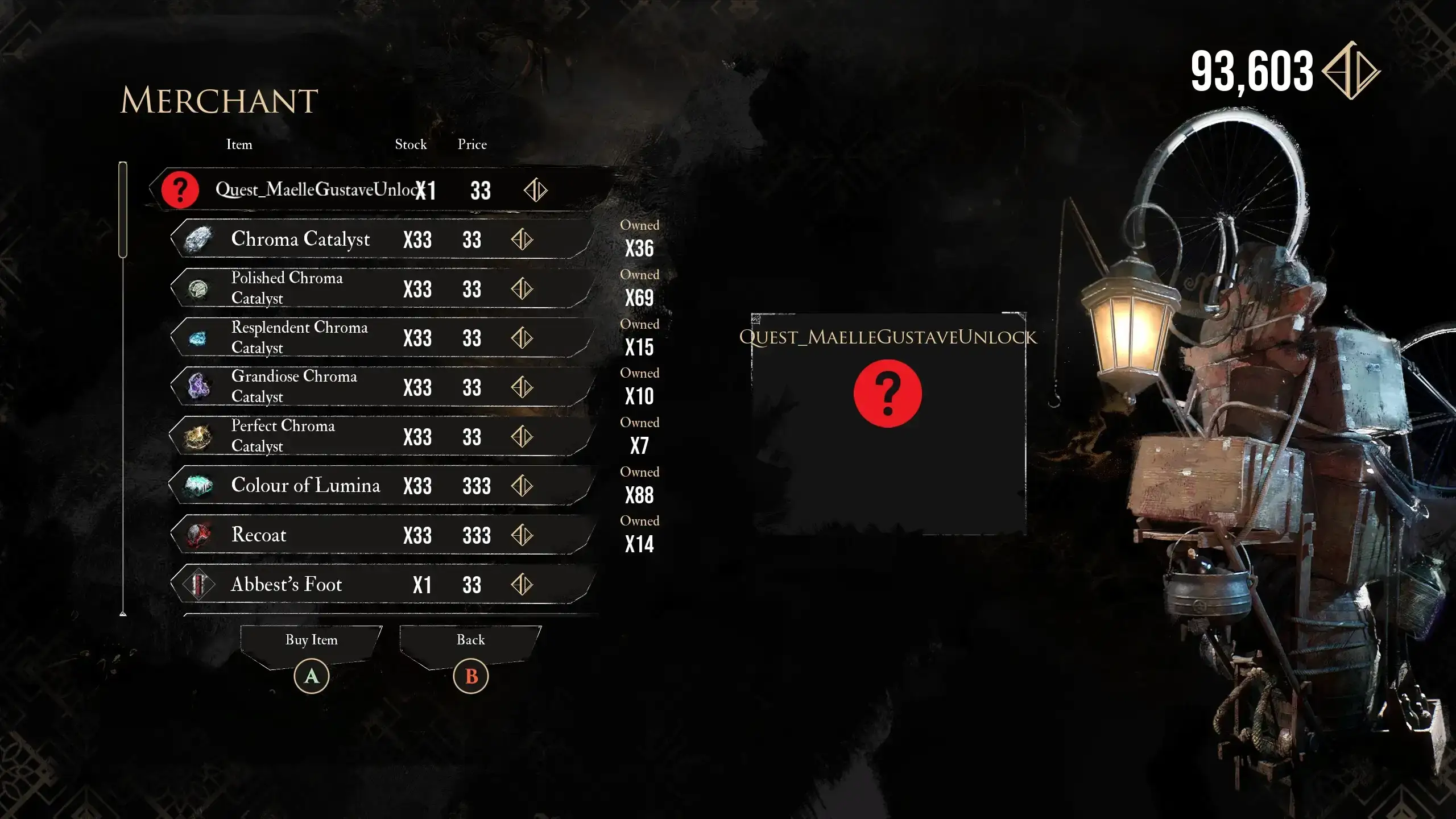Viewport: 1456px width, 819px height.
Task: Choose the Perfect Chroma Catalyst row
Action: 381,436
